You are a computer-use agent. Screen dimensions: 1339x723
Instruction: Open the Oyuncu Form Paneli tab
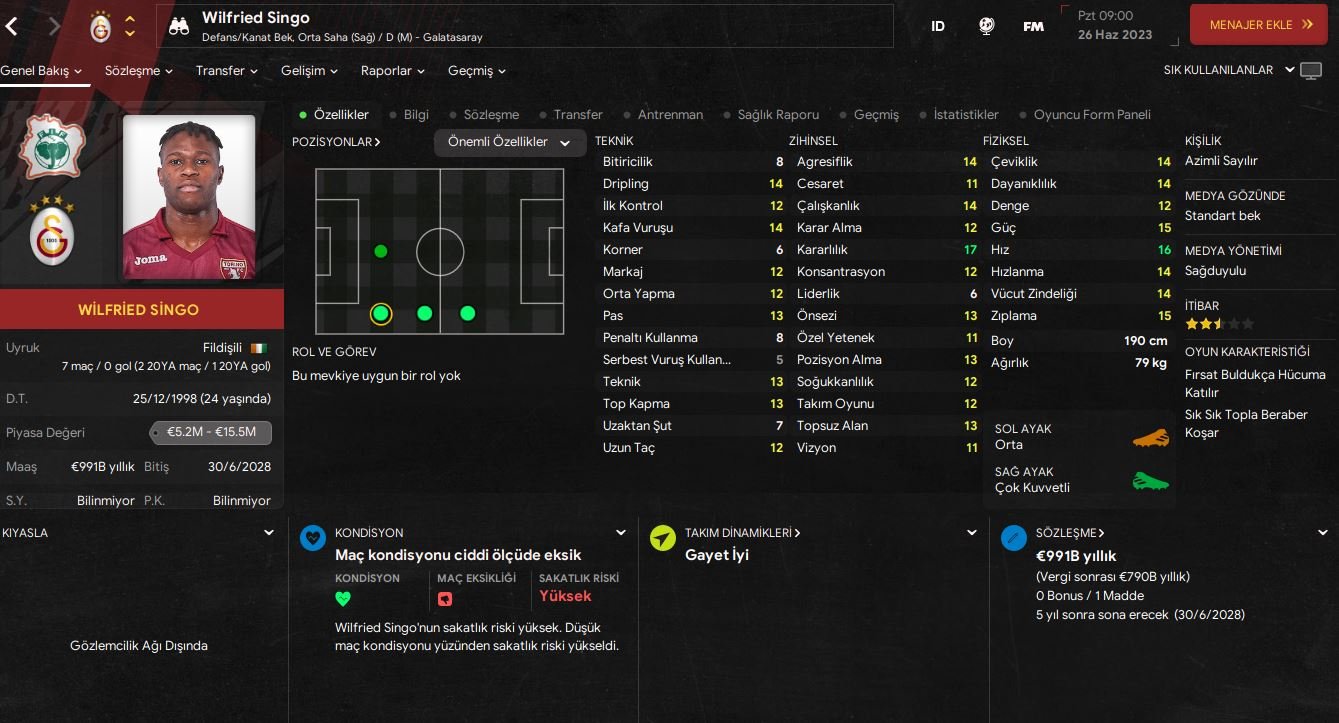tap(1091, 115)
